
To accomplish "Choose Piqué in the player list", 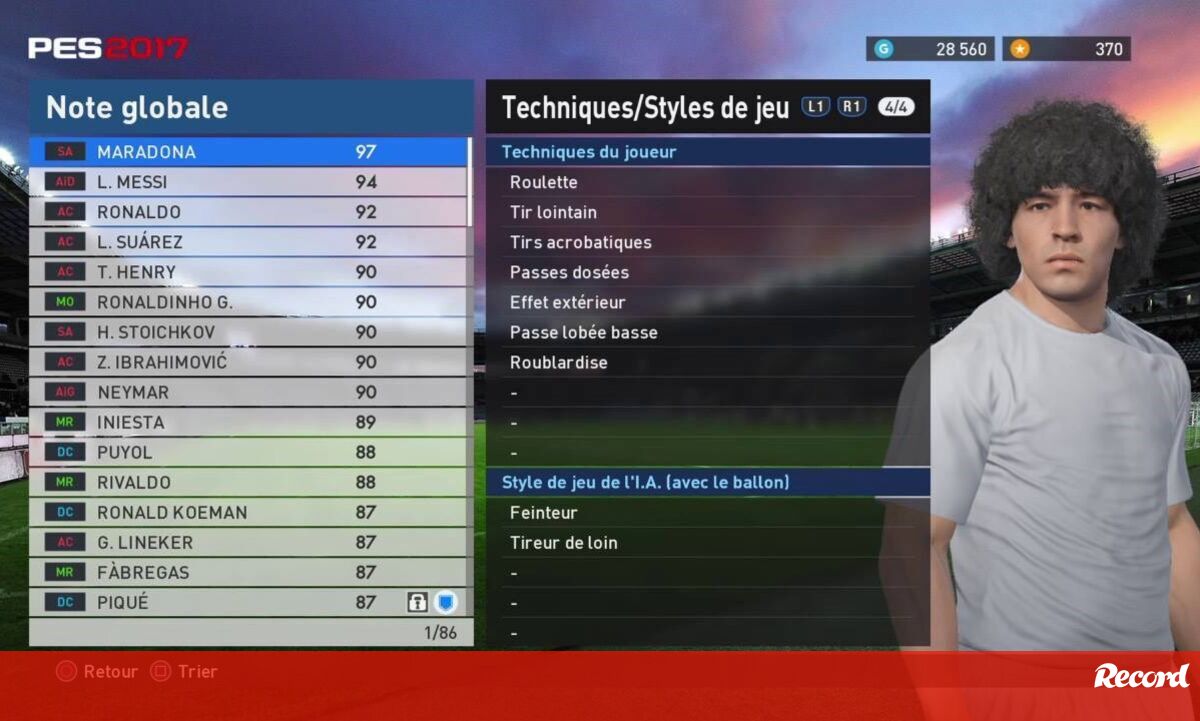I will [250, 602].
